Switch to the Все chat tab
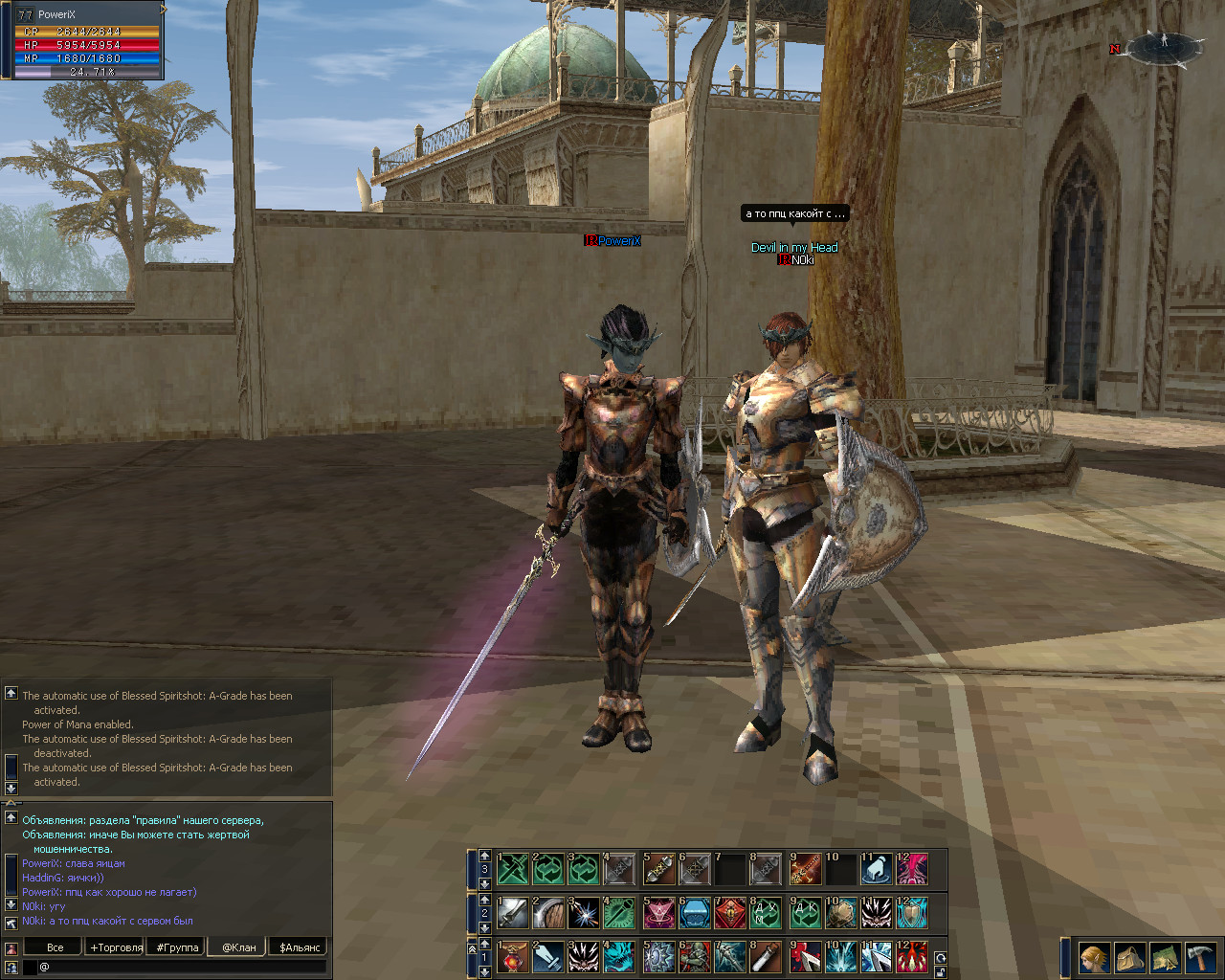This screenshot has height=980, width=1225. coord(55,947)
